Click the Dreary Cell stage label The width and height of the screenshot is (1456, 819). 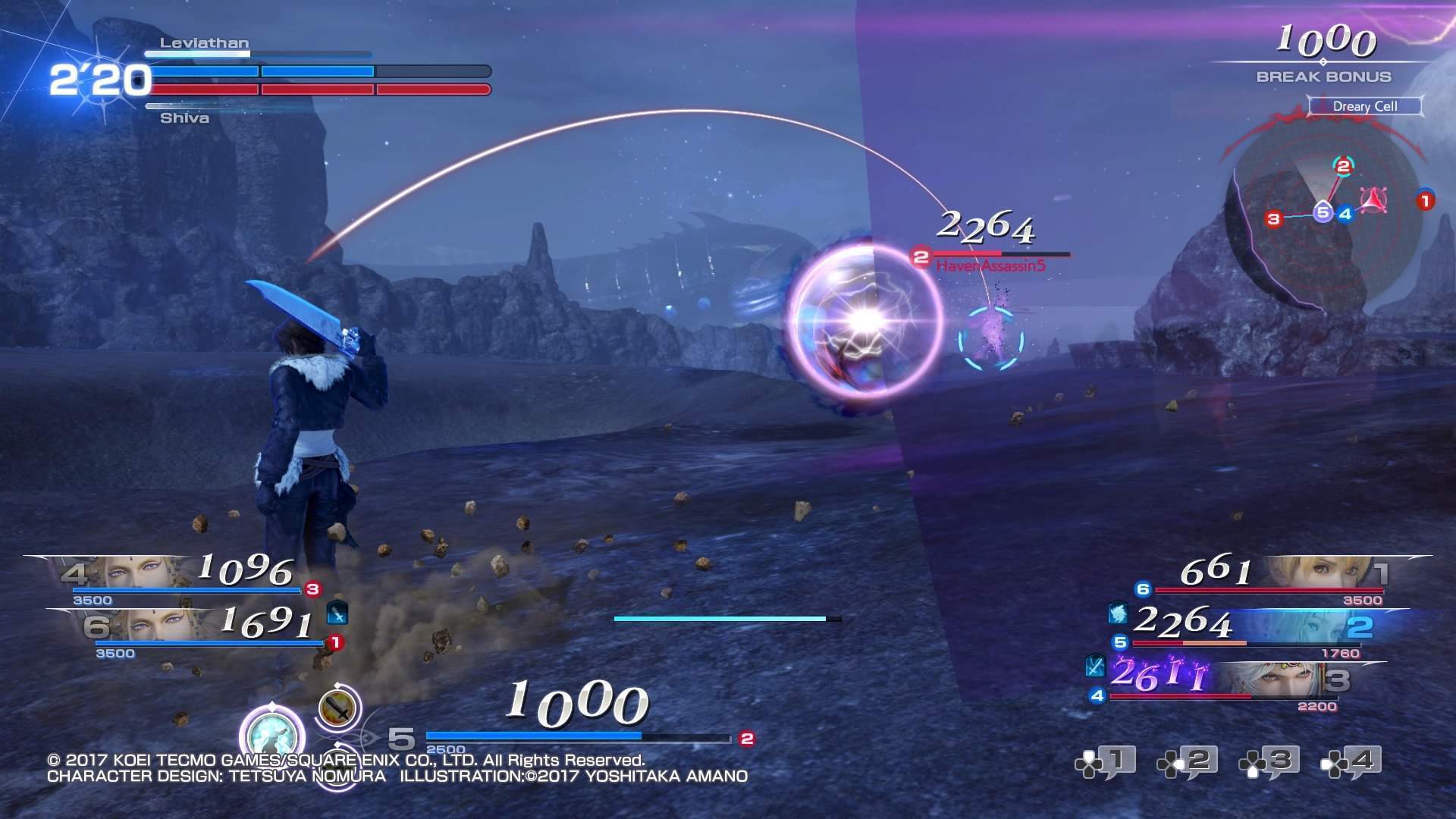point(1365,106)
